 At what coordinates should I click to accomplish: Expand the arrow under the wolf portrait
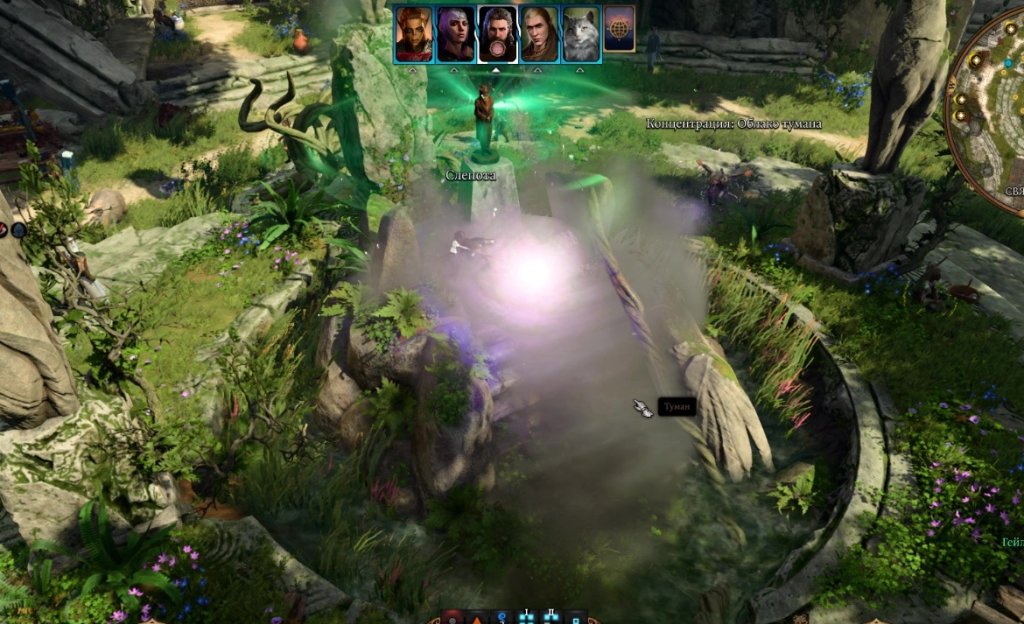(x=581, y=71)
